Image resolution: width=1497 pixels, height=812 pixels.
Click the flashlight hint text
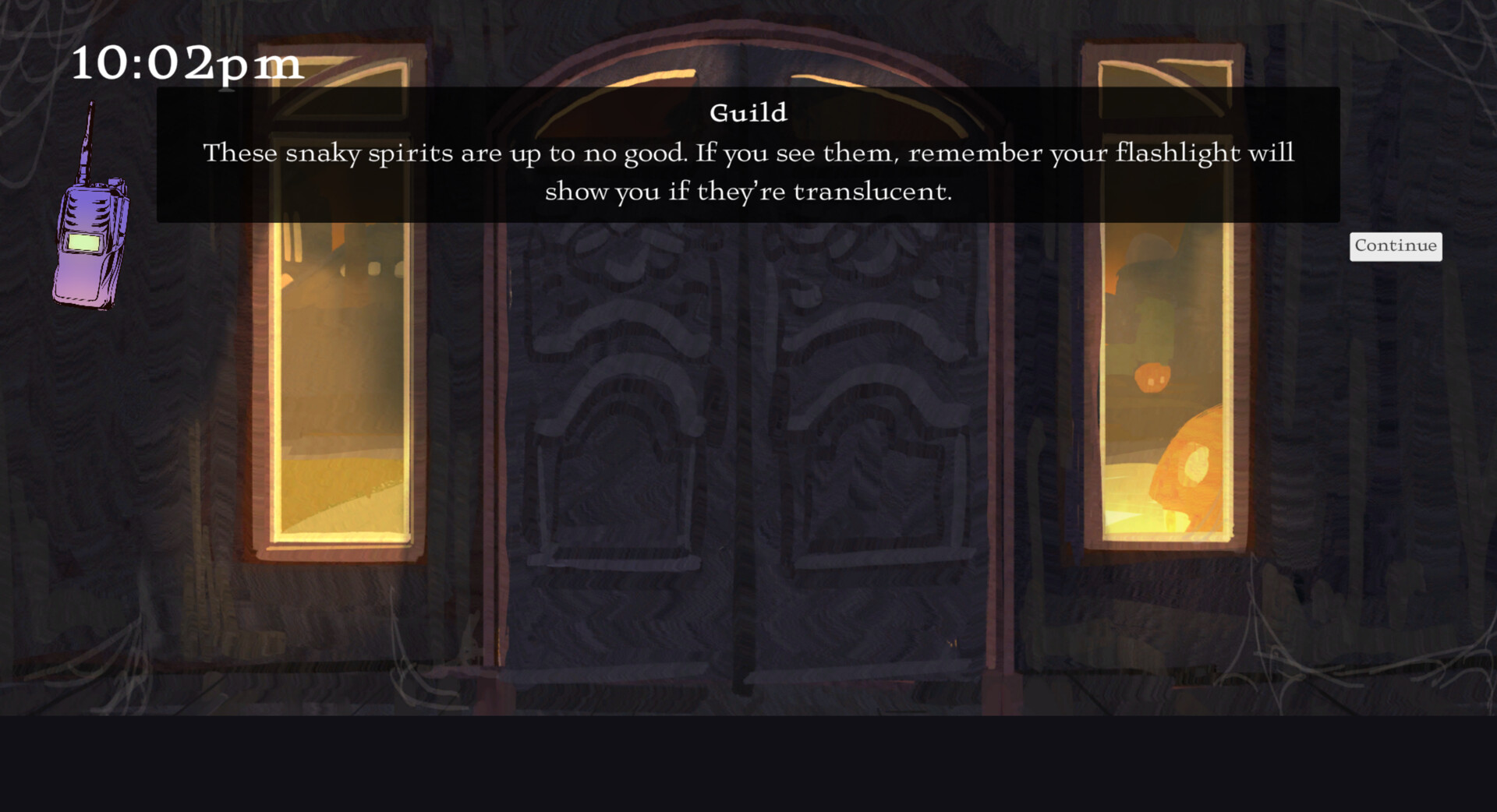click(748, 171)
